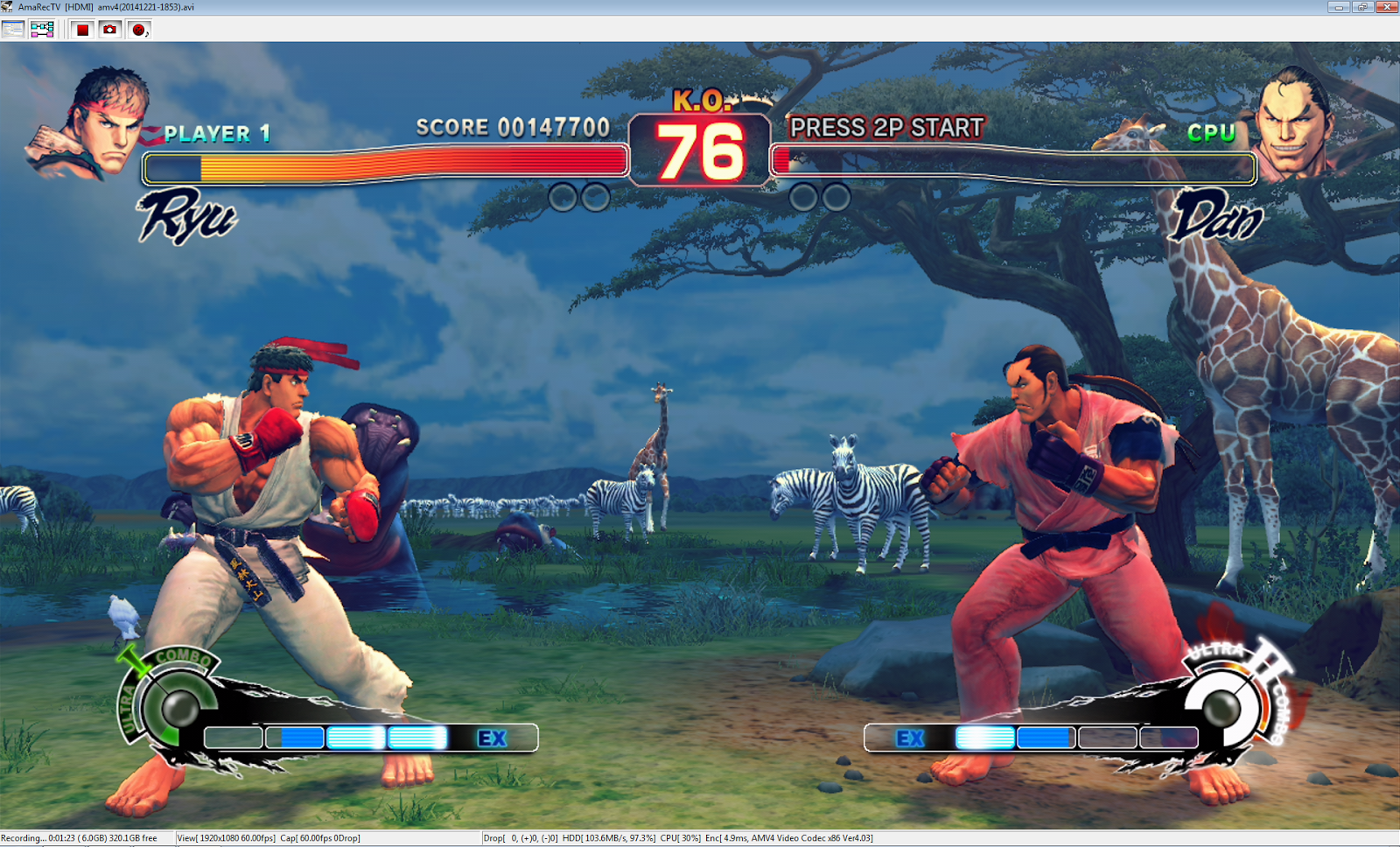Image resolution: width=1400 pixels, height=847 pixels.
Task: Click the SCORE 00147700 display
Action: pos(513,127)
